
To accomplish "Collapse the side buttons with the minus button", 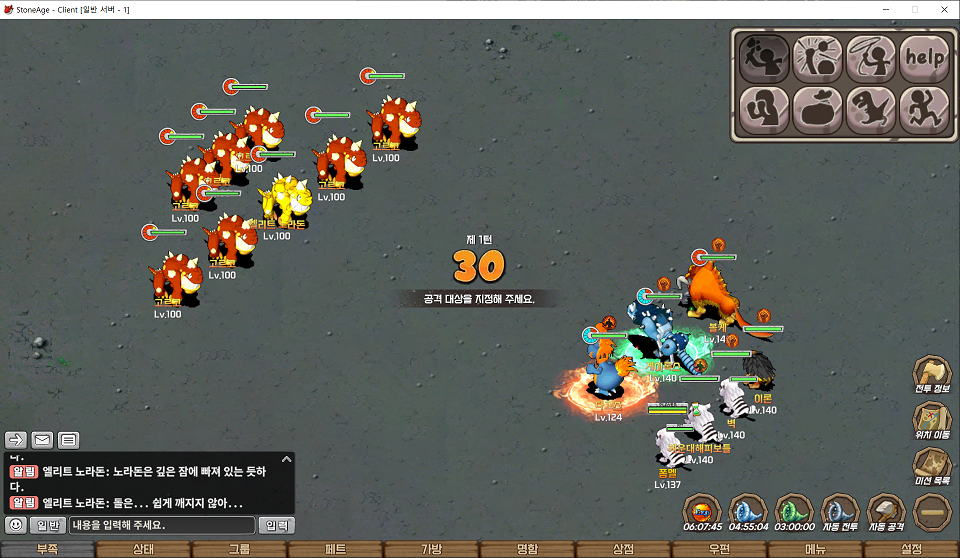I will tap(932, 511).
